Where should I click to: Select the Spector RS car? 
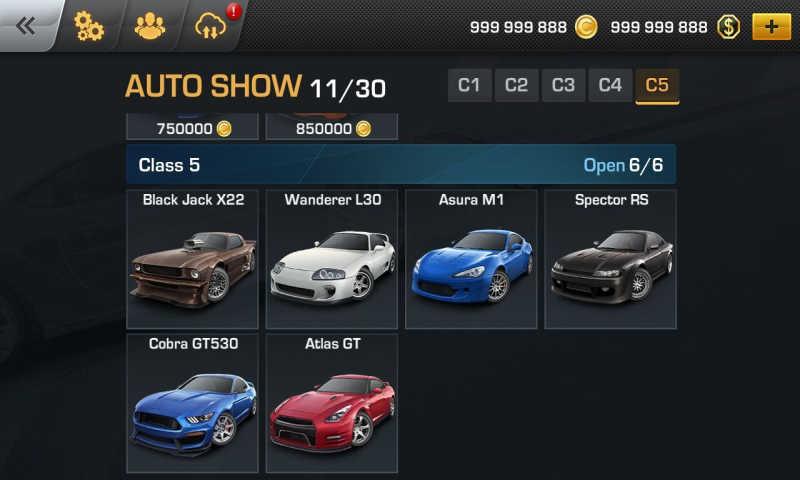[610, 260]
